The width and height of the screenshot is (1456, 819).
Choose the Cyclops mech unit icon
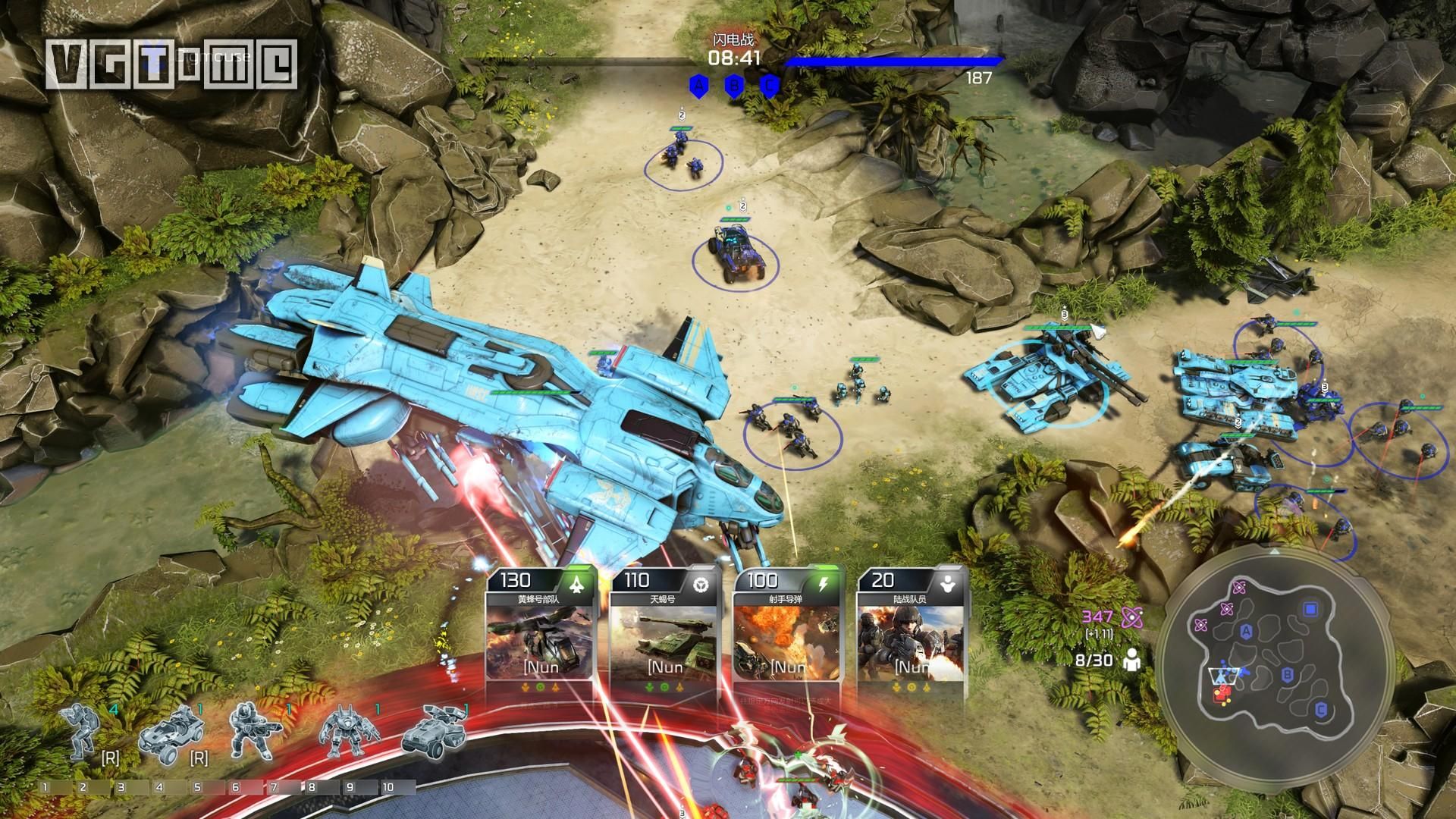[x=350, y=733]
